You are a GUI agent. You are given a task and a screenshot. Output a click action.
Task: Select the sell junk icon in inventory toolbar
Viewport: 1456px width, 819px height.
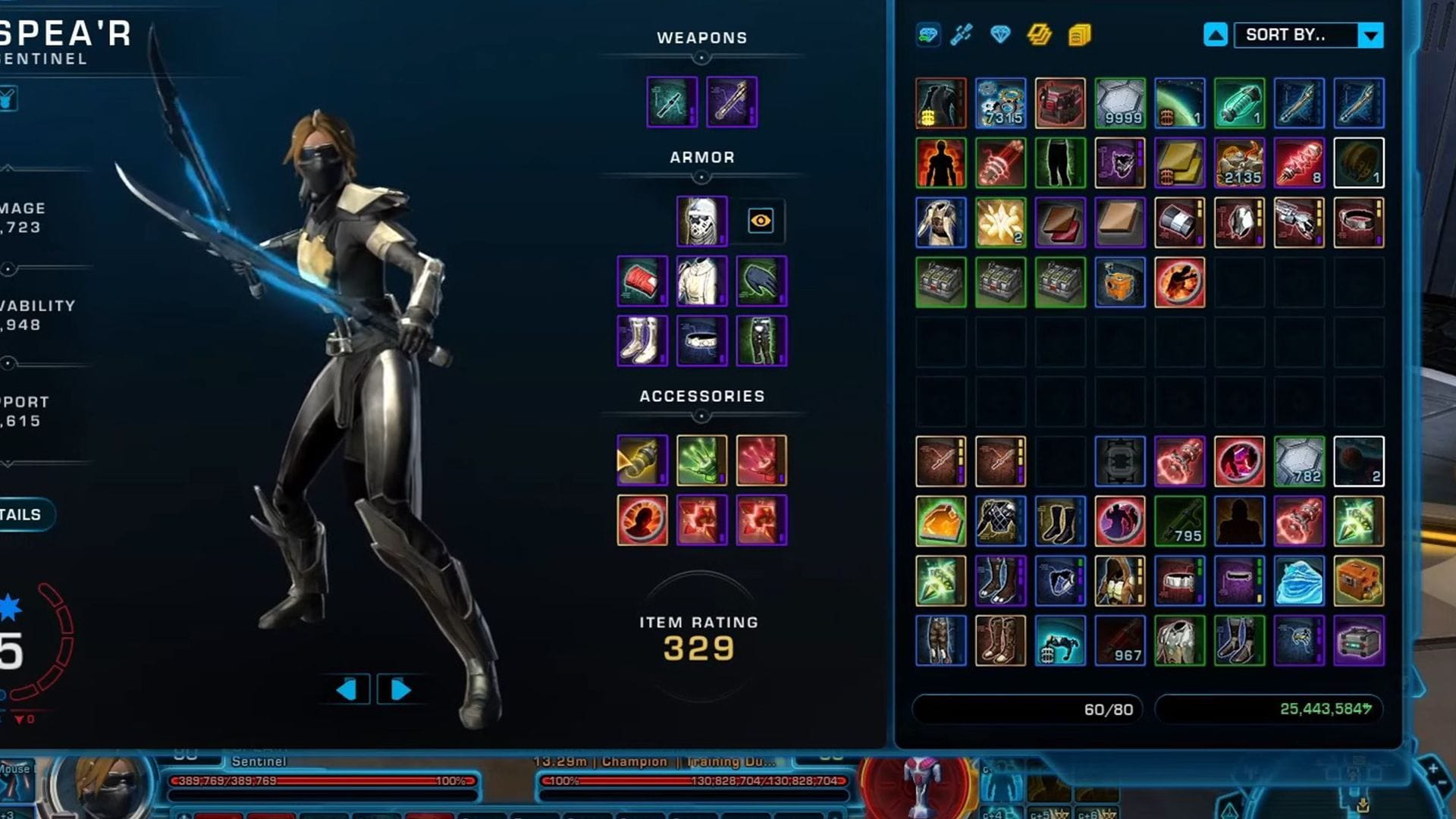click(927, 35)
